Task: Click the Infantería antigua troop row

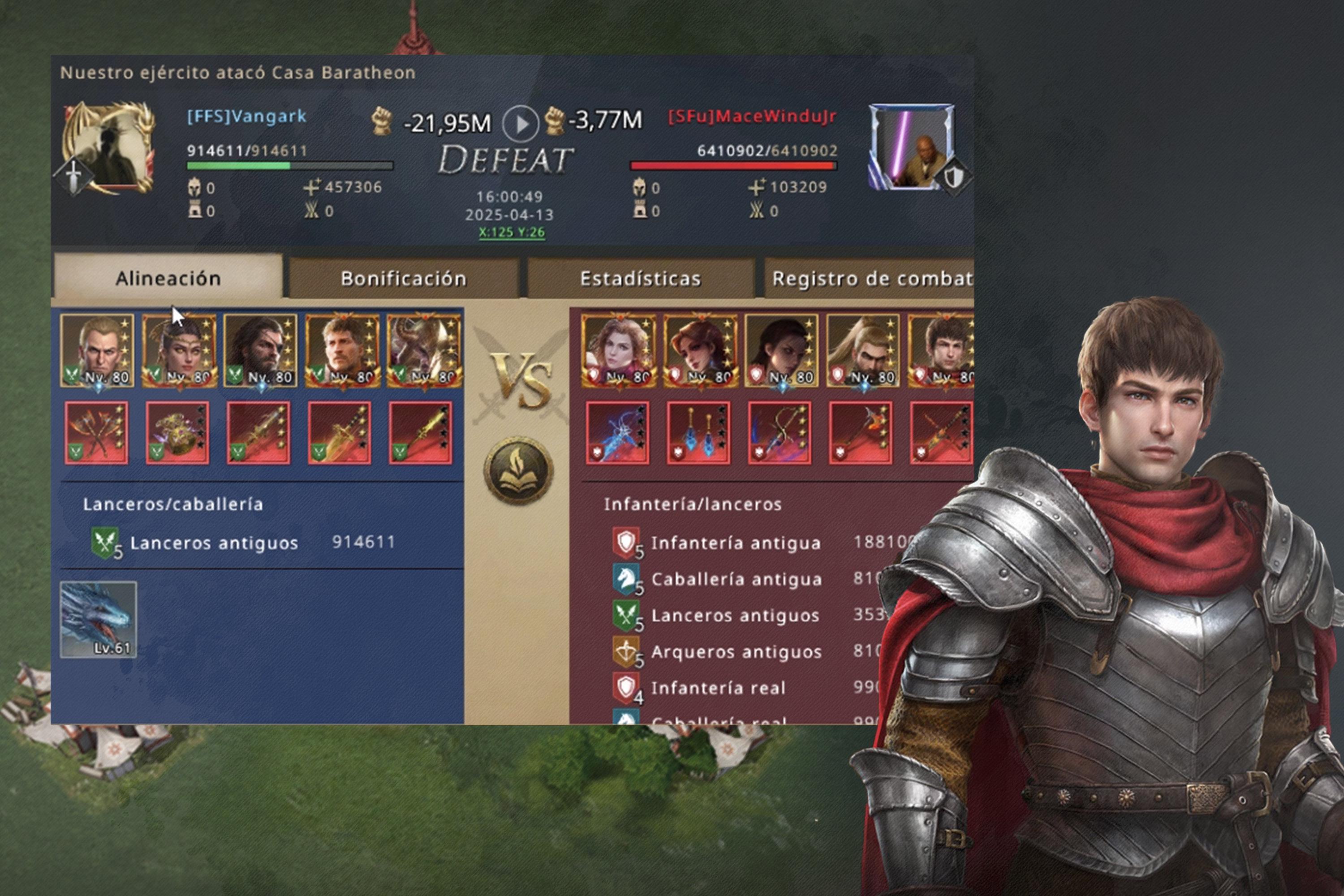Action: pos(736,542)
